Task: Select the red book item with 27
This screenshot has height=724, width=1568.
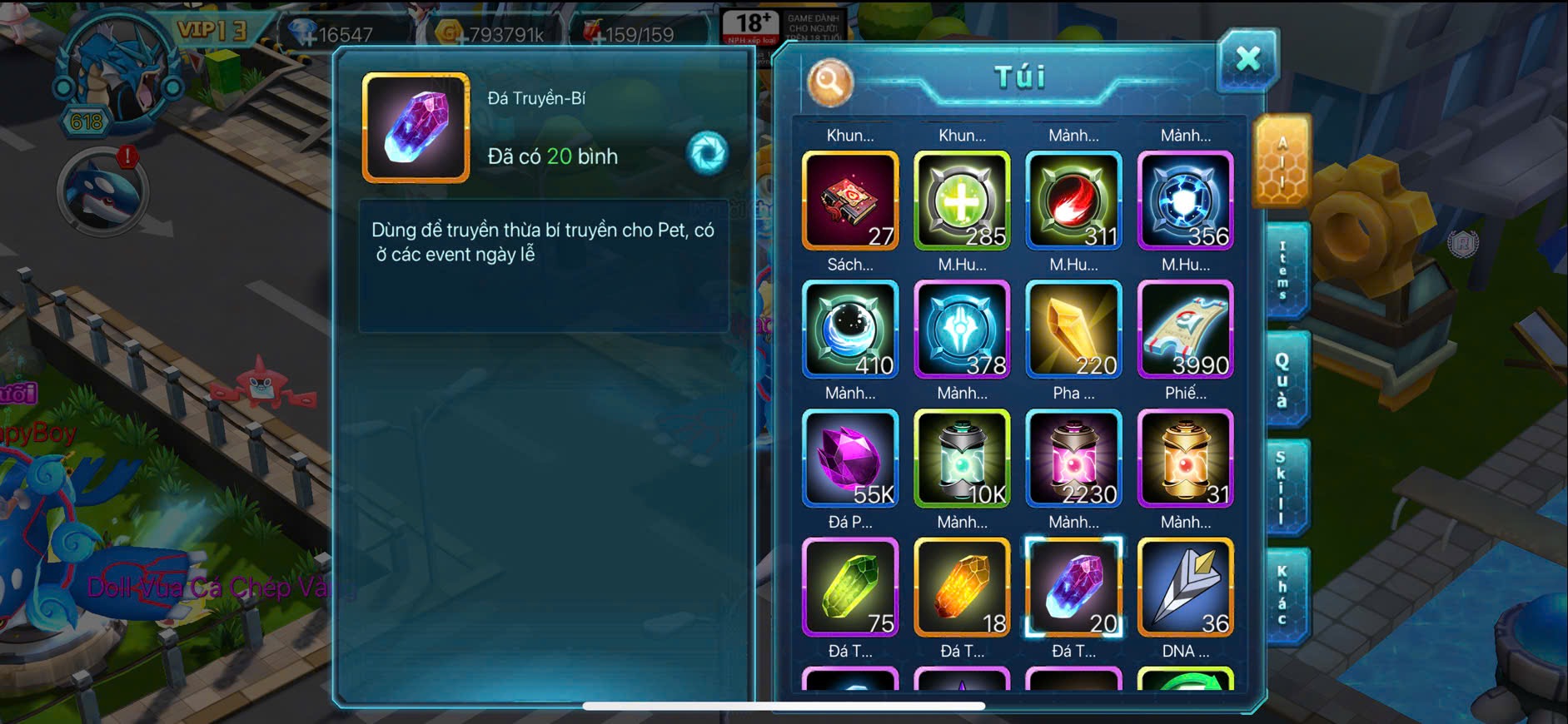Action: pyautogui.click(x=850, y=201)
